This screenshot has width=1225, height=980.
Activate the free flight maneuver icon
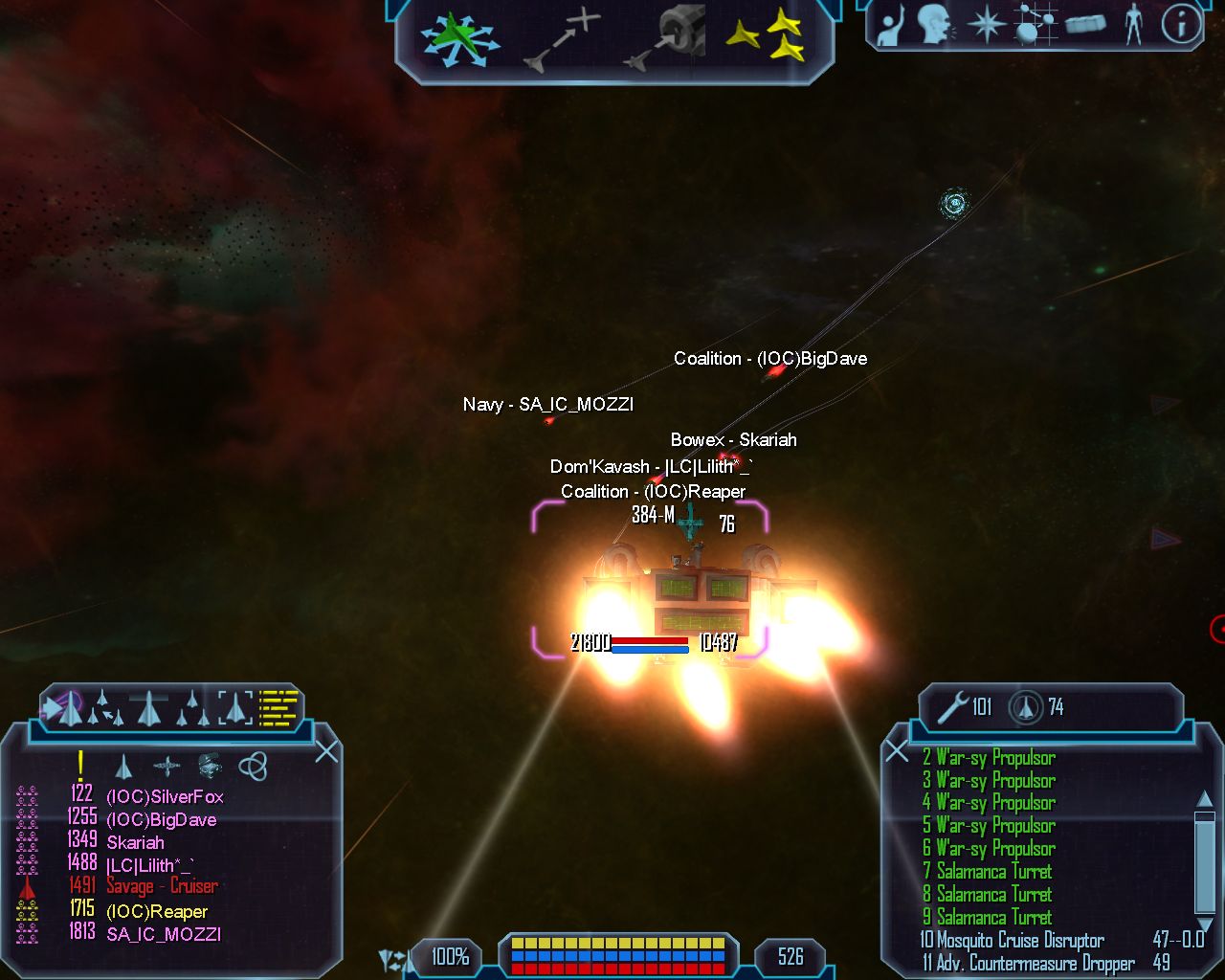[x=458, y=40]
